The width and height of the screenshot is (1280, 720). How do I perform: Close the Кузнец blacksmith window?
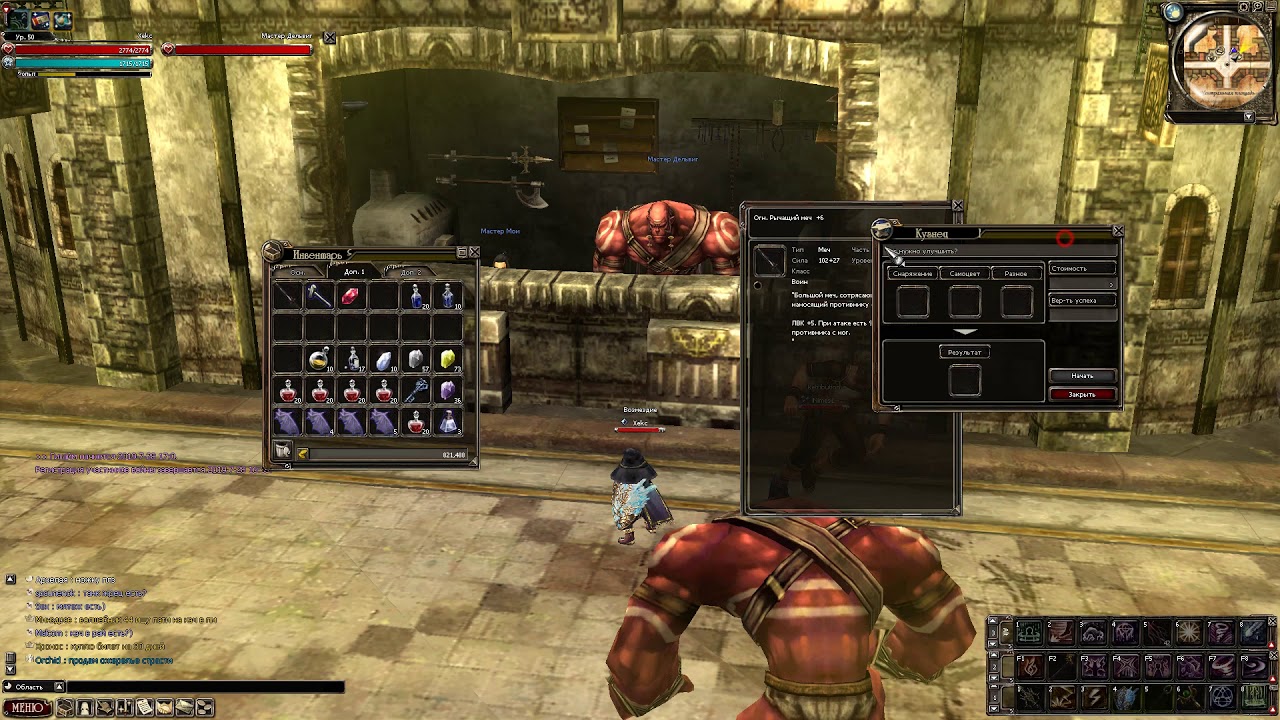tap(1118, 231)
